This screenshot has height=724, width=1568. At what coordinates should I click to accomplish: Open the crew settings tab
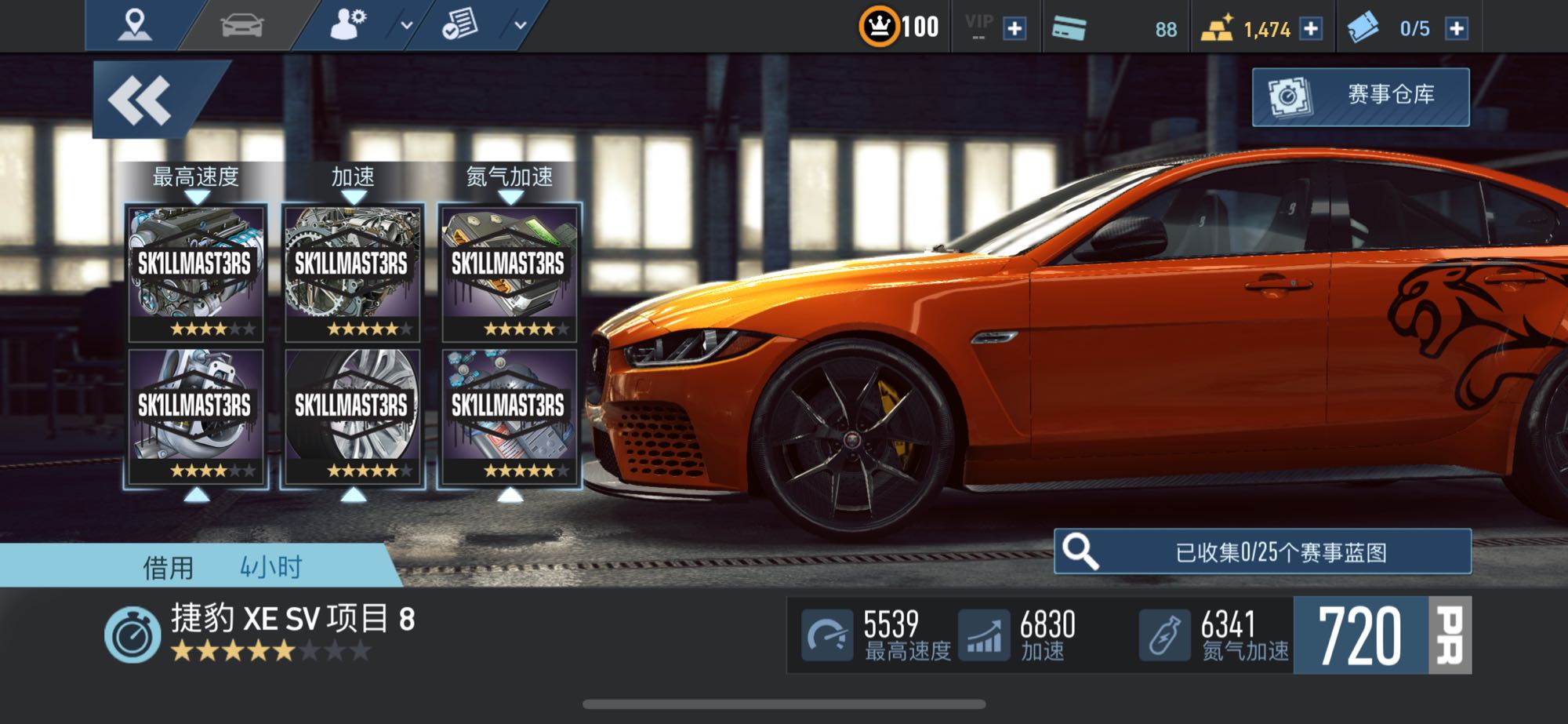pos(348,25)
